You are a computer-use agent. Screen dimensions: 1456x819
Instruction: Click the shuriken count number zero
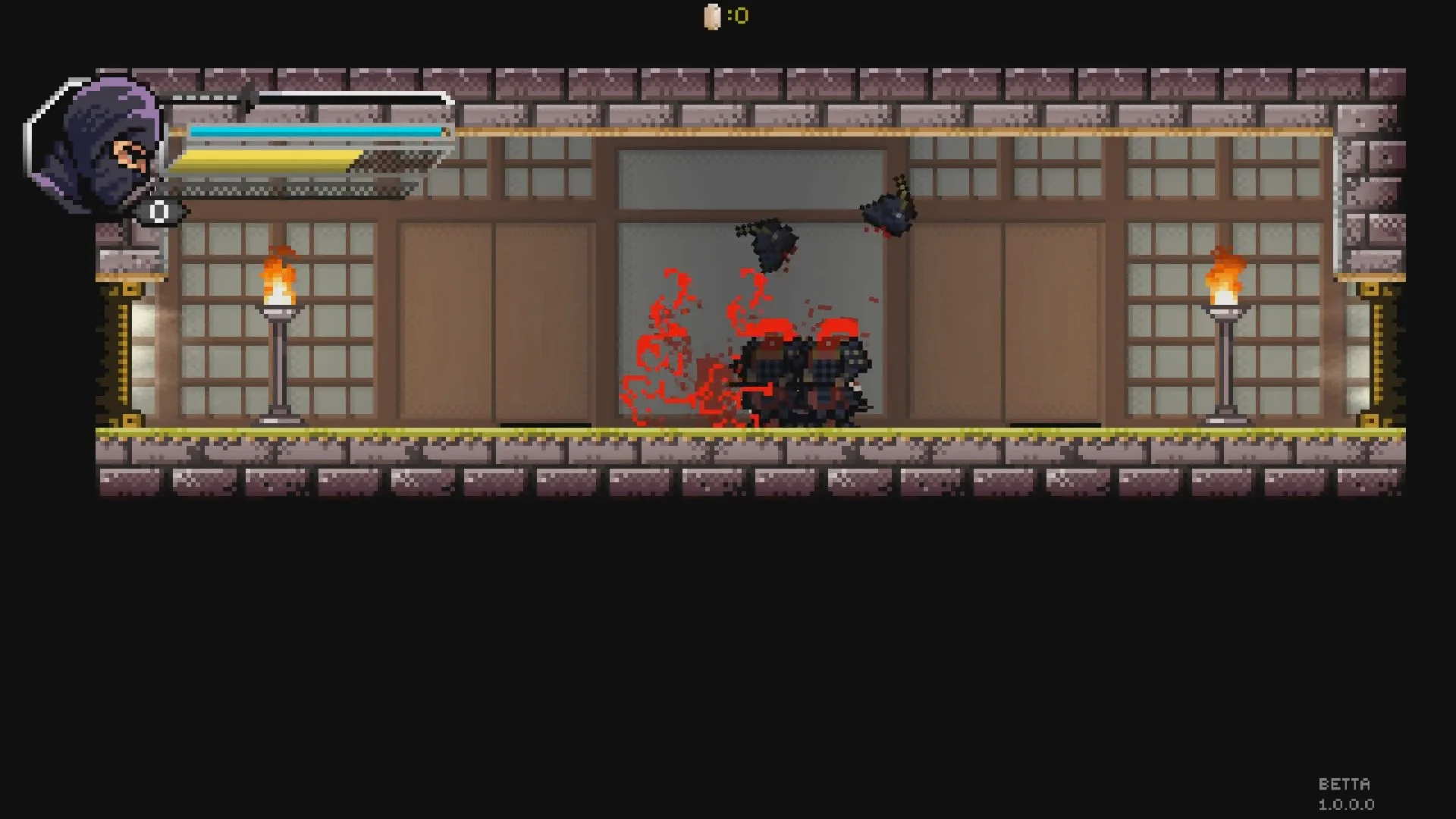click(158, 213)
